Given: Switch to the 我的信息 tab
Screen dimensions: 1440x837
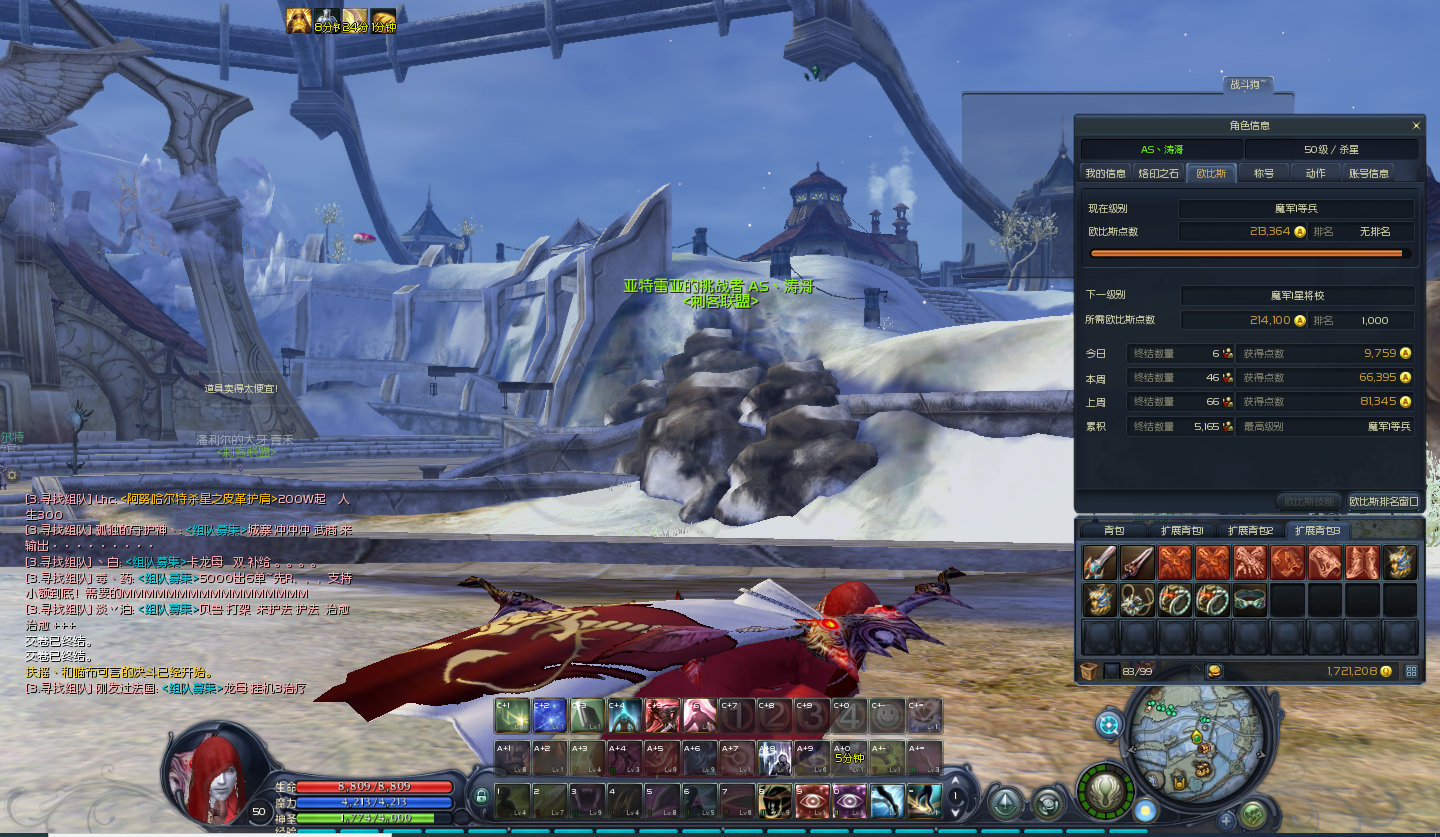Looking at the screenshot, I should click(1105, 173).
